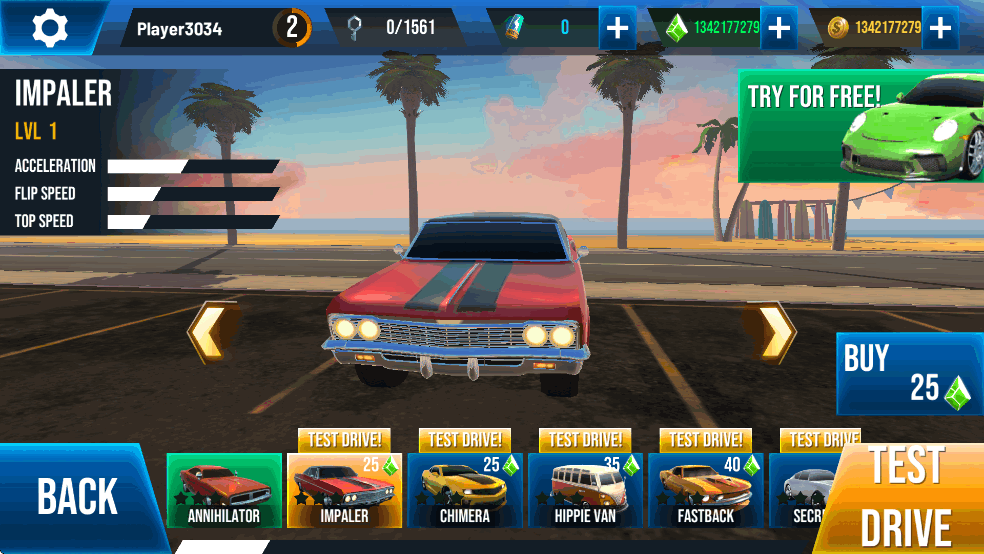Buy the Impaler for 25 gems

coord(908,374)
